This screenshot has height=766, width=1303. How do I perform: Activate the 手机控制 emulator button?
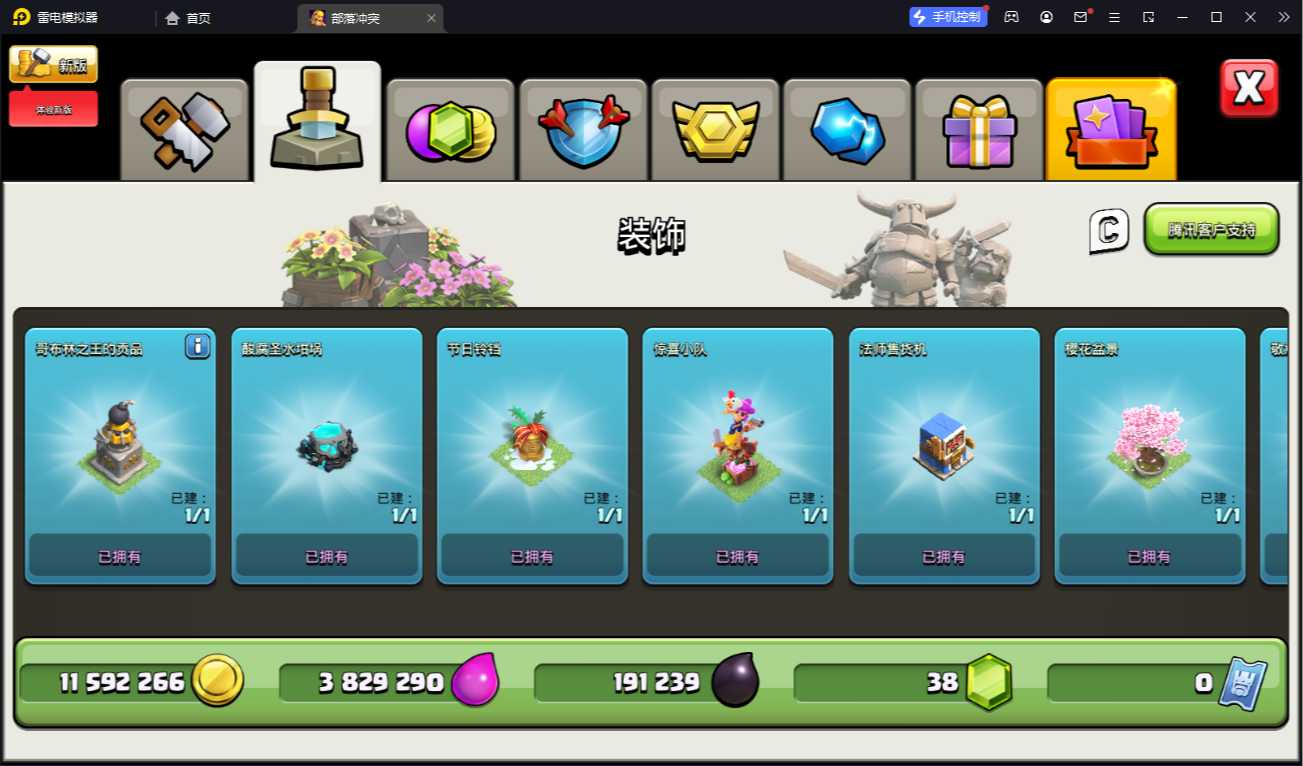coord(947,17)
